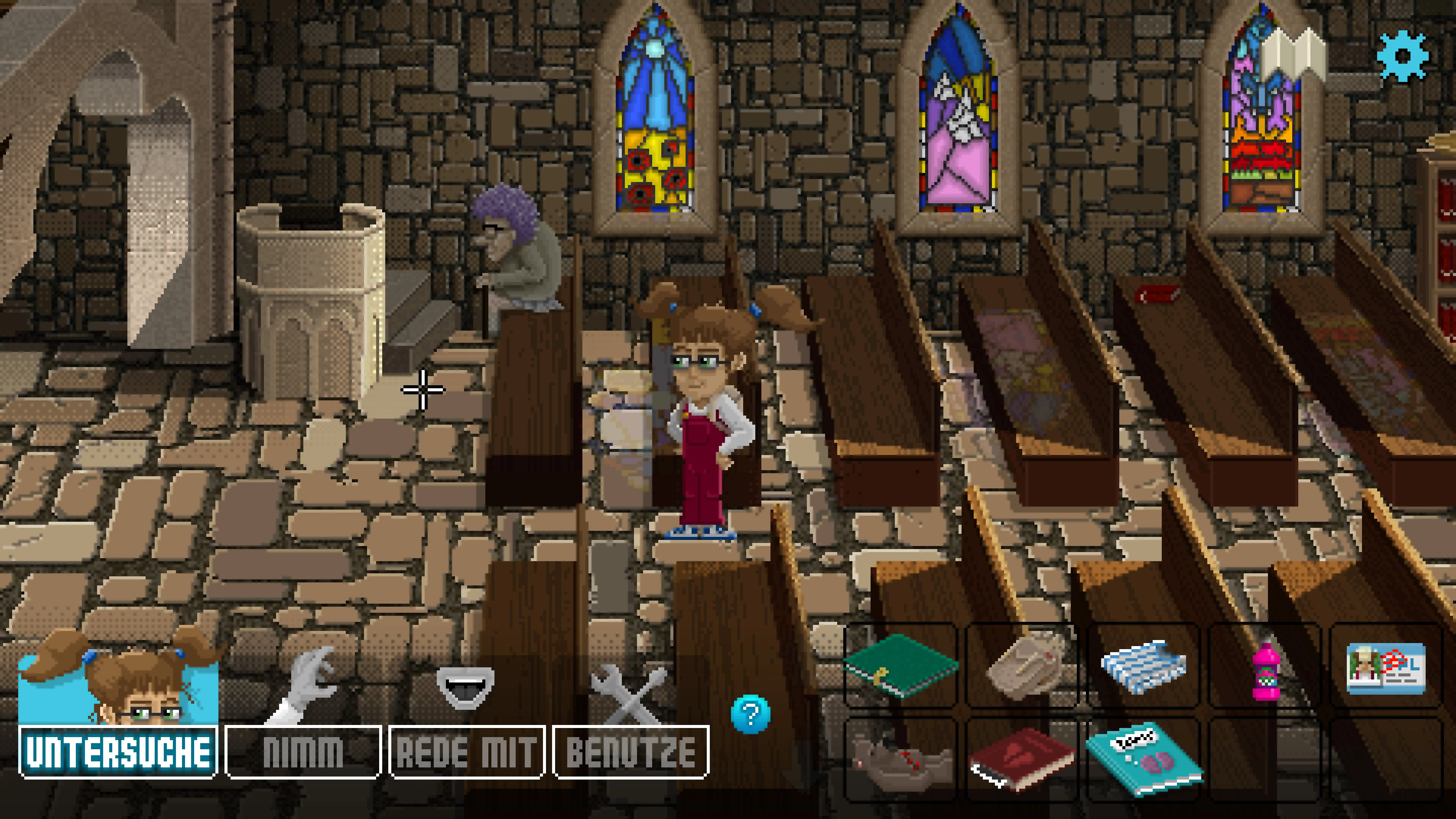This screenshot has height=819, width=1456.
Task: Activate the Rede mit verb
Action: [466, 752]
